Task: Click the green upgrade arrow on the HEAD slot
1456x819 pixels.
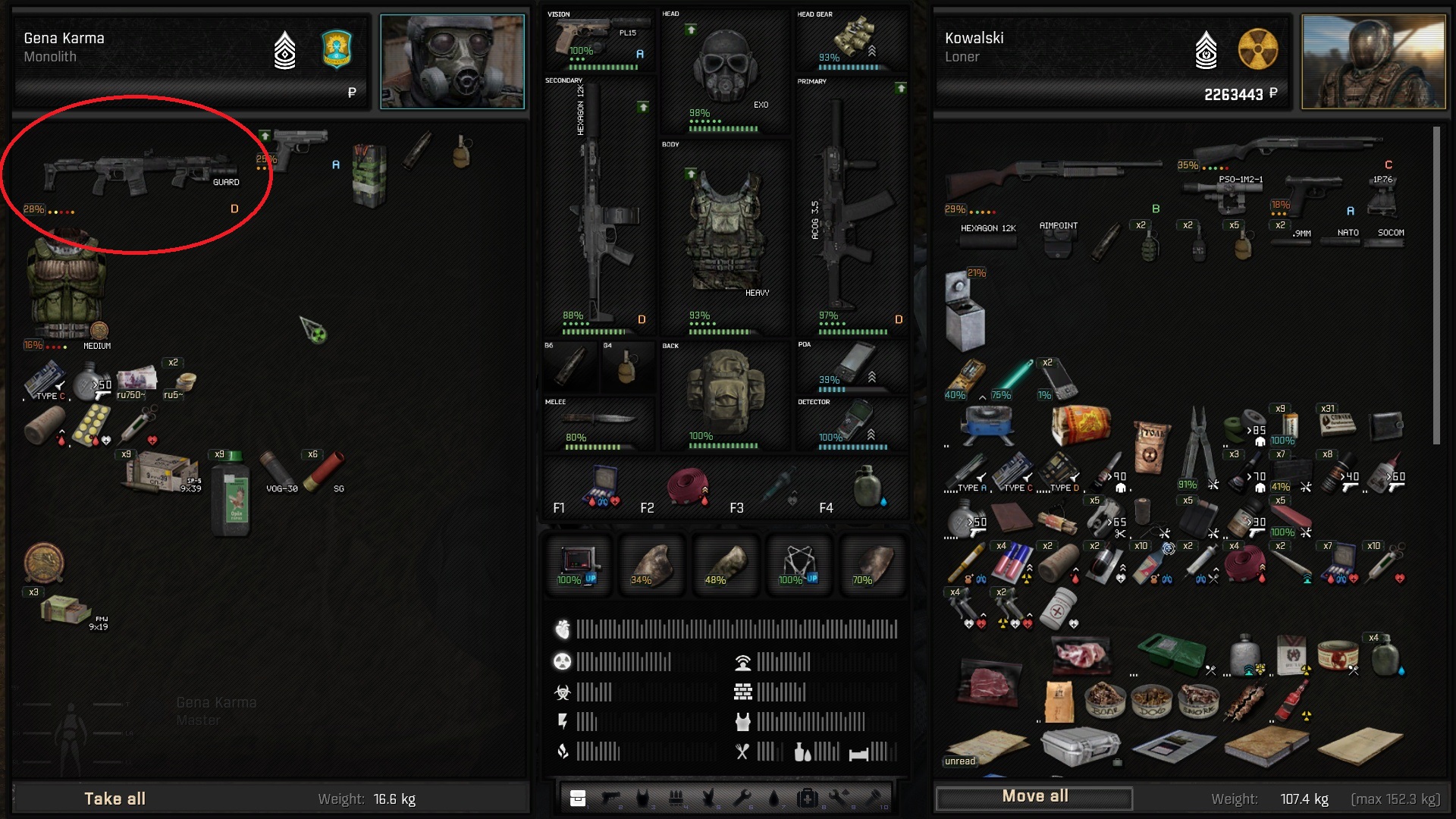Action: pyautogui.click(x=691, y=31)
